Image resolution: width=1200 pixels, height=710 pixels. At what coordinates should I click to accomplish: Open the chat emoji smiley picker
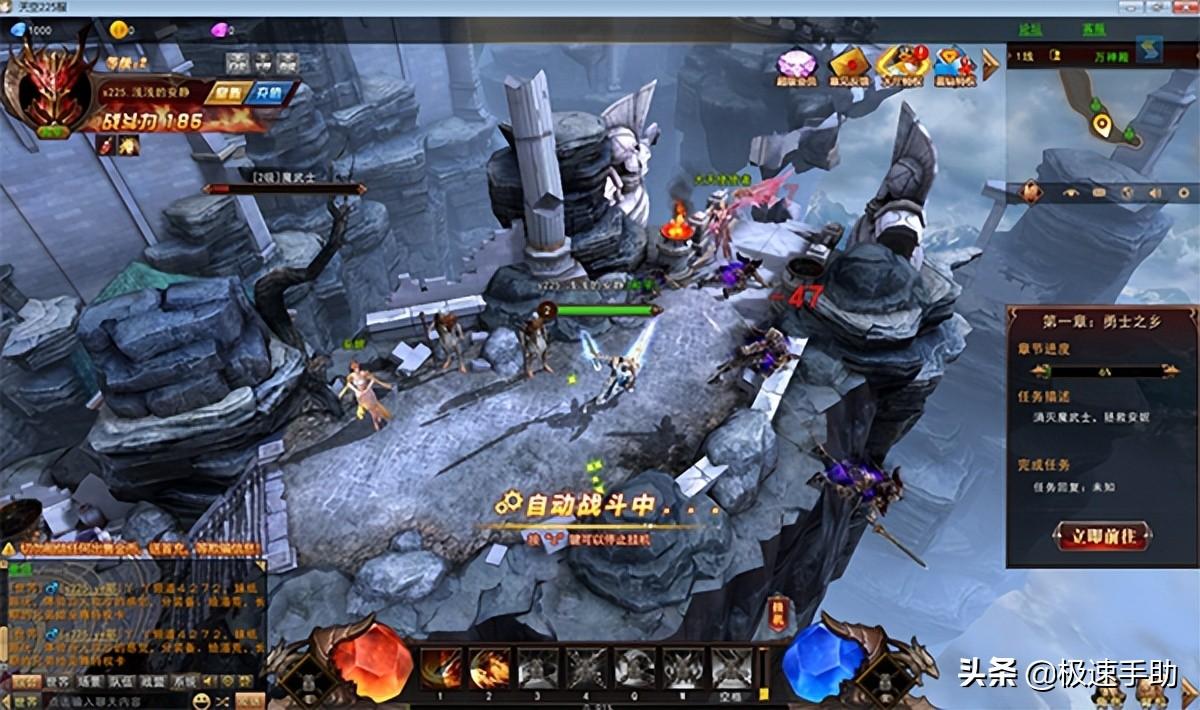(202, 700)
